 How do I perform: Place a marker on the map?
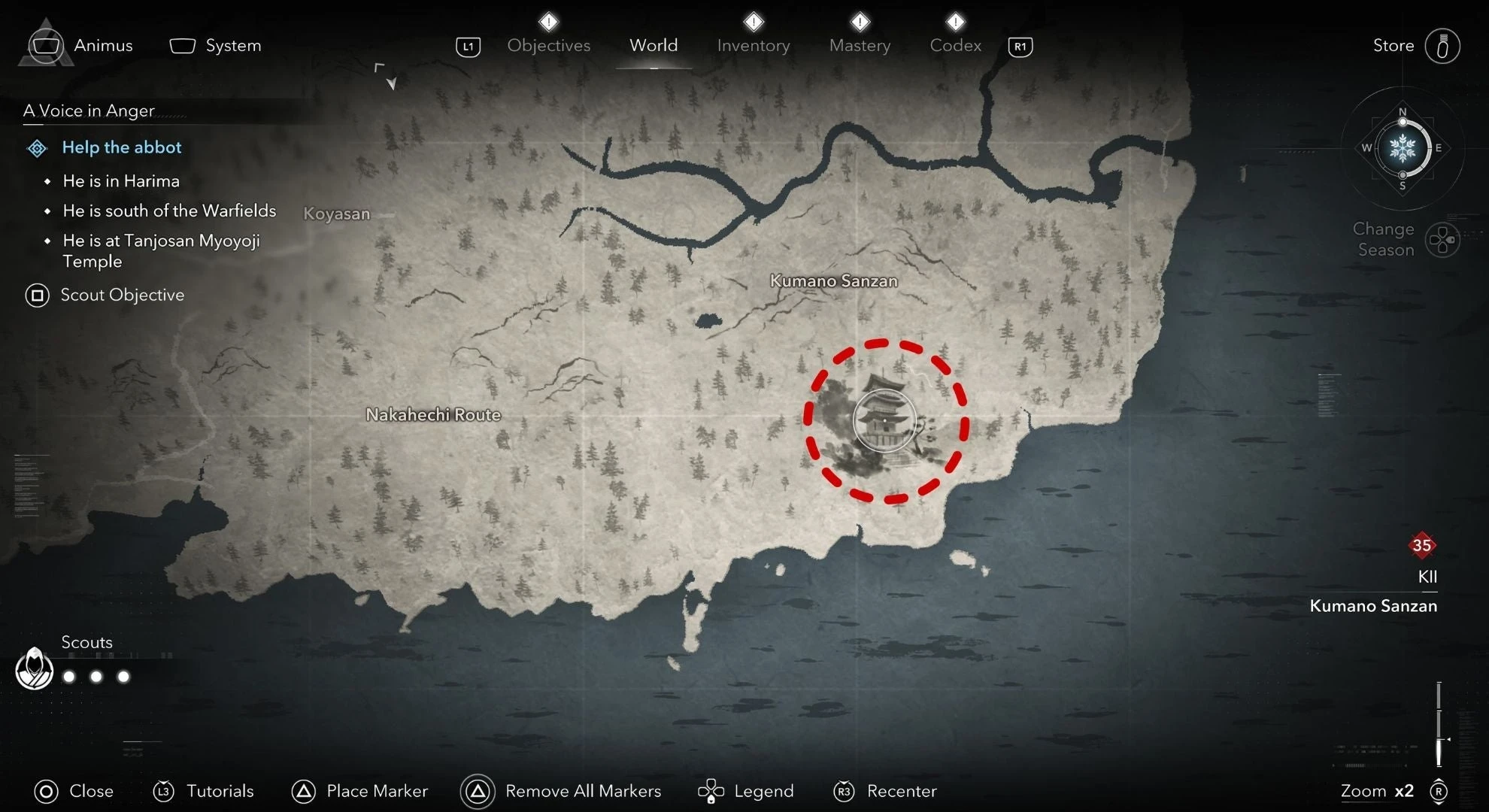(x=359, y=791)
